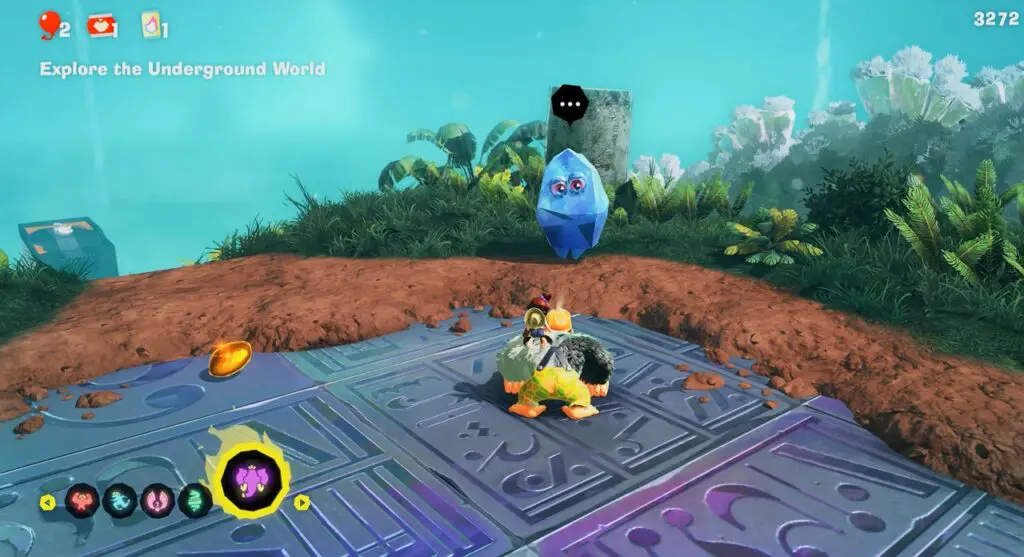This screenshot has height=557, width=1024.
Task: Click the left yellow arrow of the ability wheel
Action: click(x=47, y=502)
